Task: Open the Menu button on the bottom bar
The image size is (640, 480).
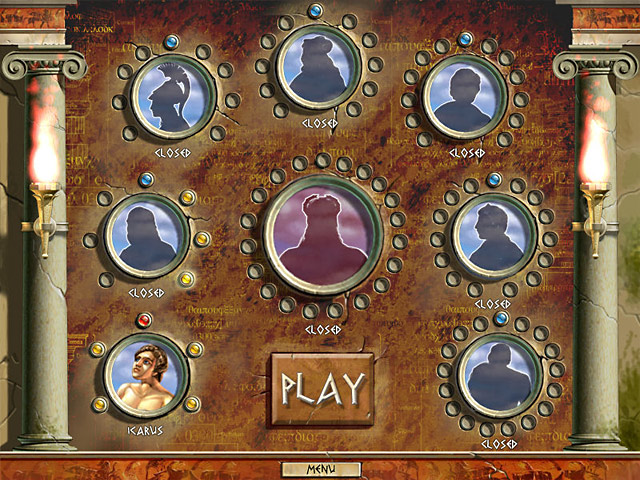Action: [320, 468]
